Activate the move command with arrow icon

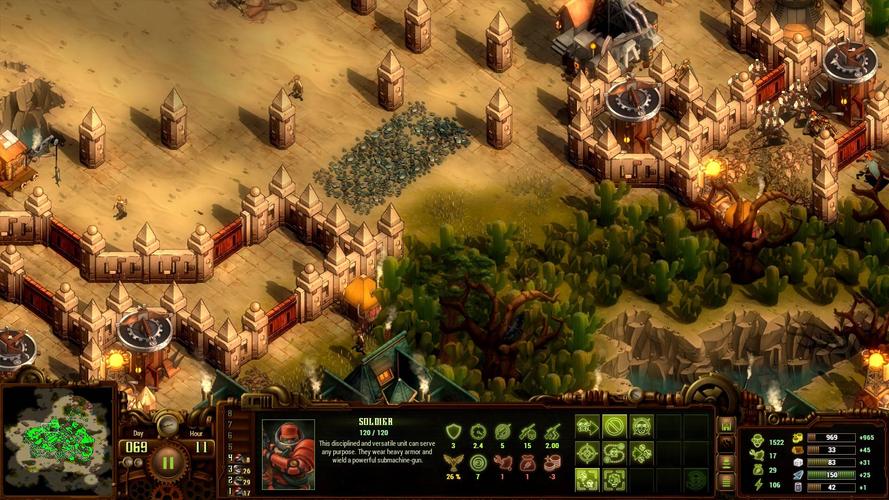tap(587, 427)
